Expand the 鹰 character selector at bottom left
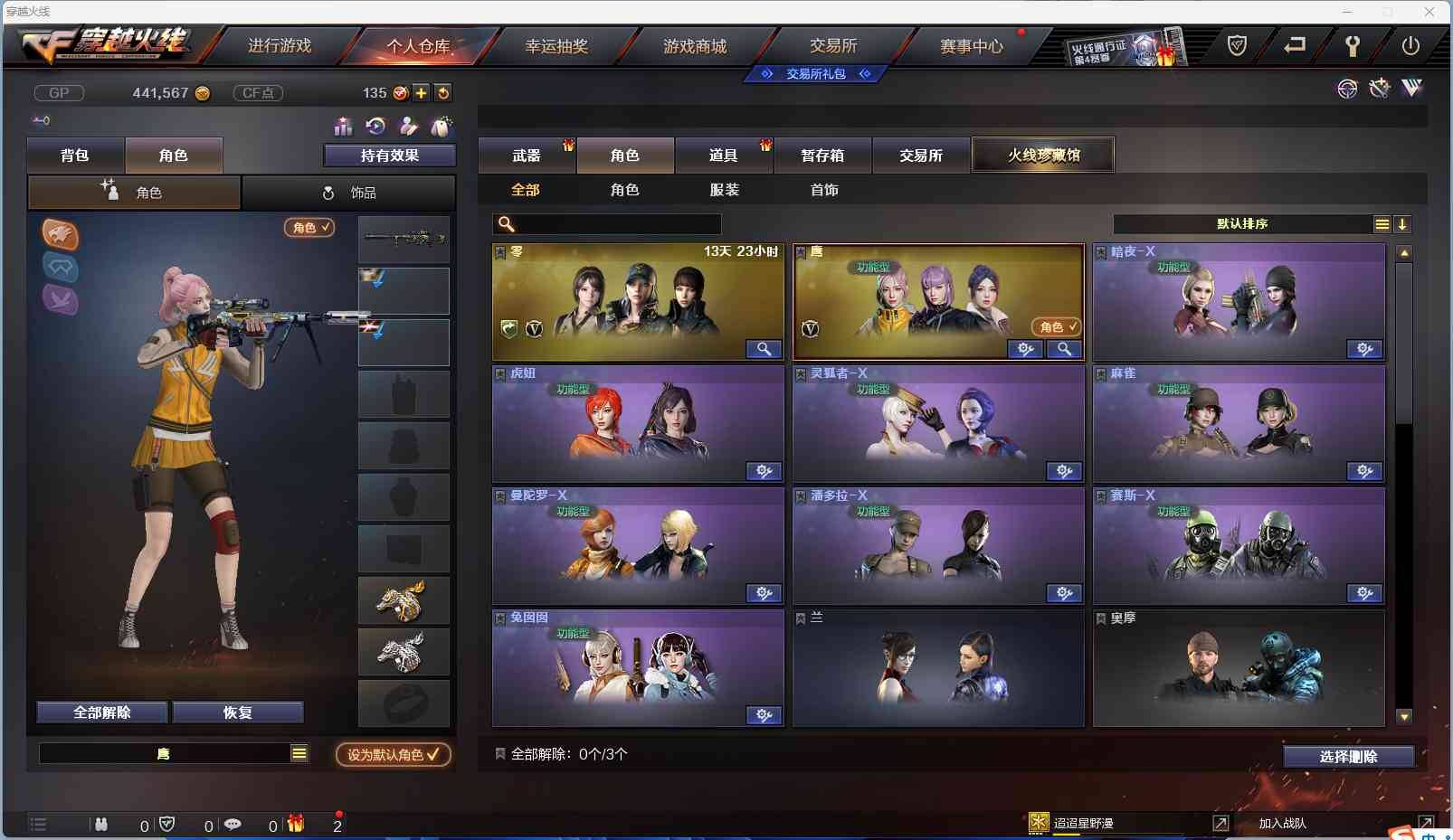Viewport: 1453px width, 840px height. pyautogui.click(x=299, y=752)
